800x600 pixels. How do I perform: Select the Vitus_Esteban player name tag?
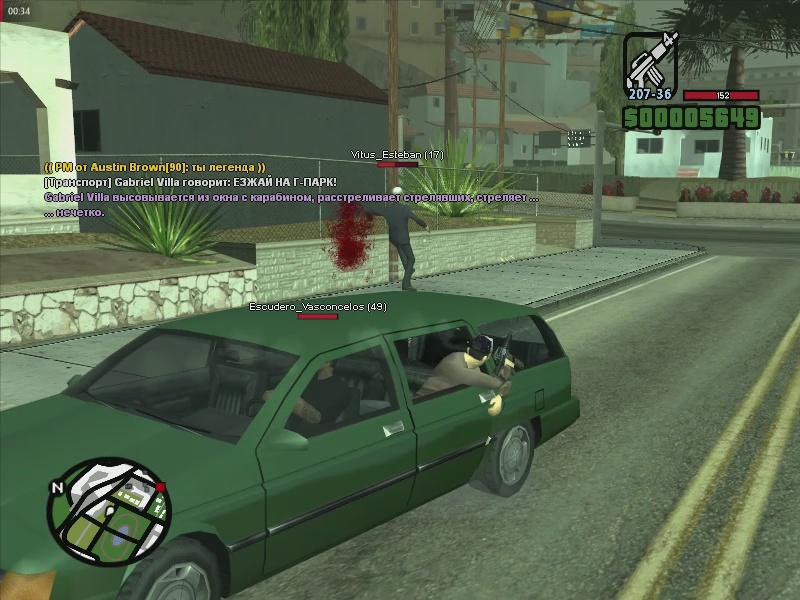coord(397,155)
